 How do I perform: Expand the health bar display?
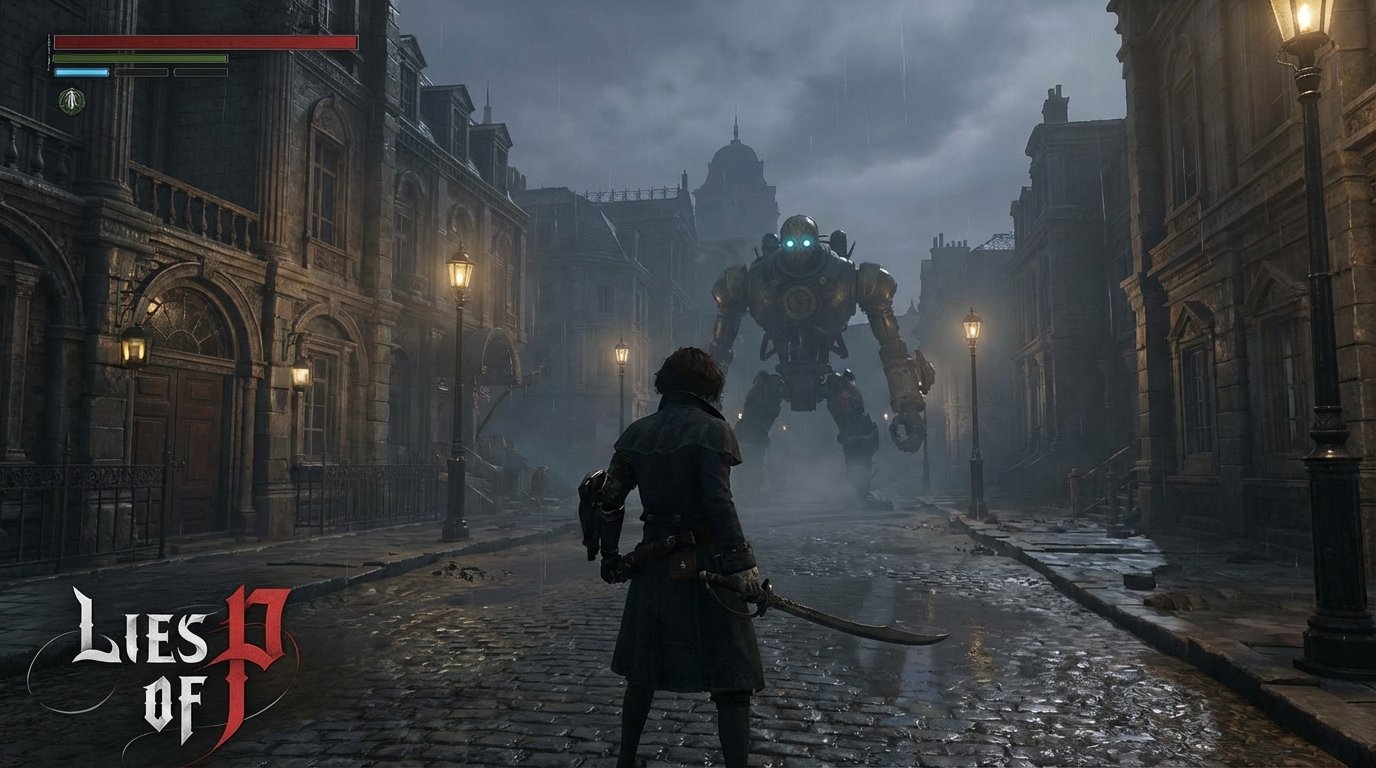[x=205, y=41]
